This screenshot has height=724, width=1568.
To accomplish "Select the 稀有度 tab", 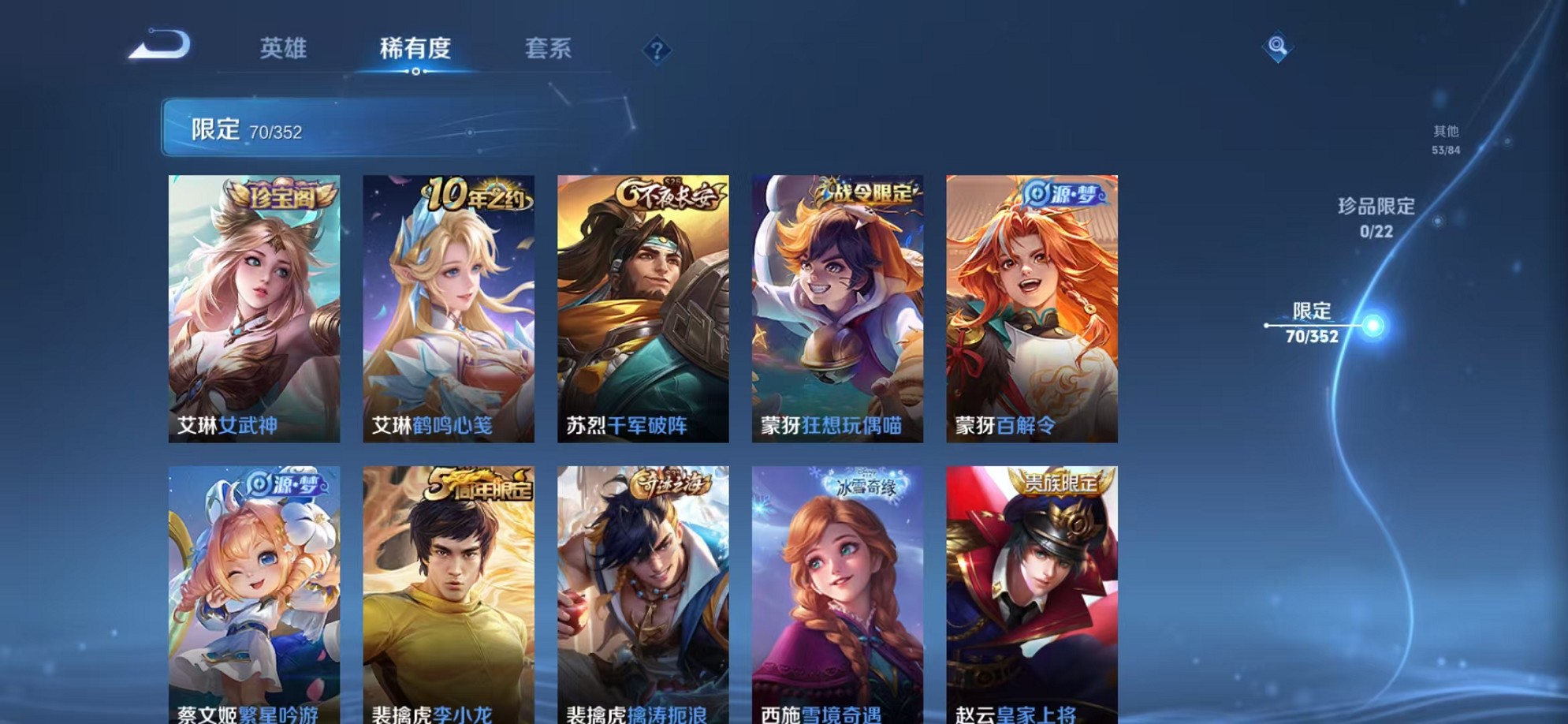I will coord(416,49).
